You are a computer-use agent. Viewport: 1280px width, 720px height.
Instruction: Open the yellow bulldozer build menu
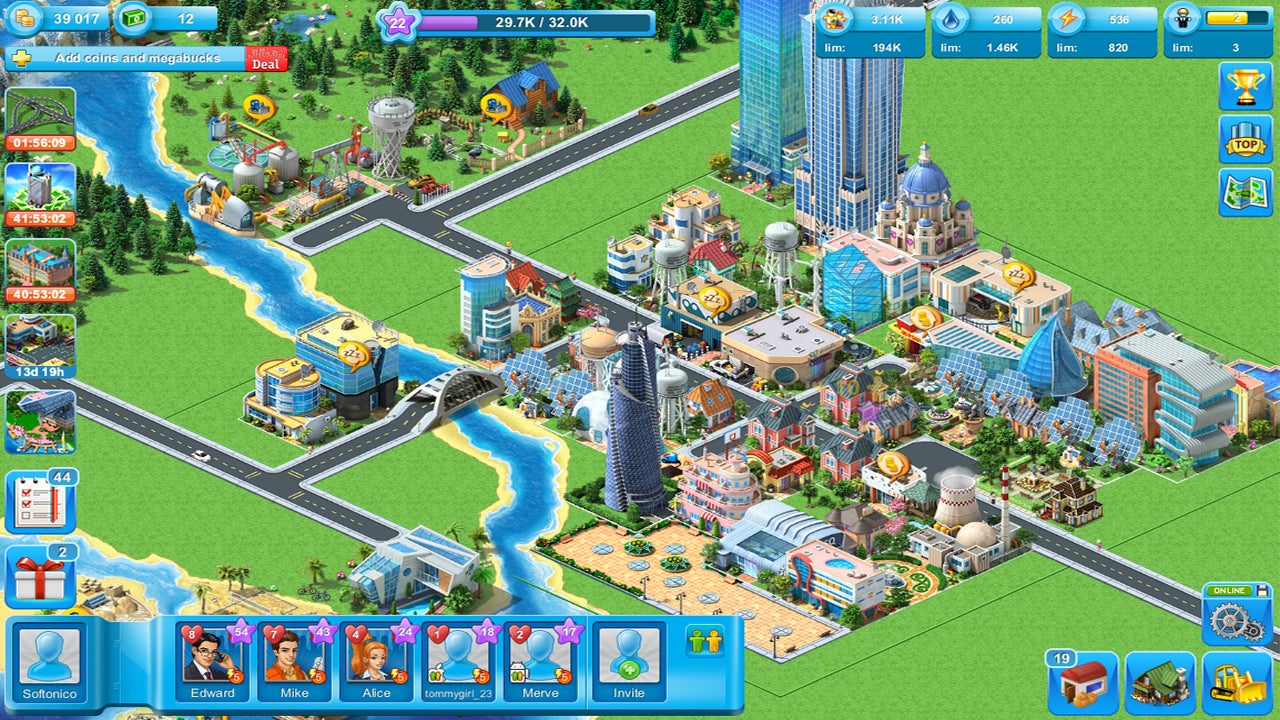(x=1236, y=682)
